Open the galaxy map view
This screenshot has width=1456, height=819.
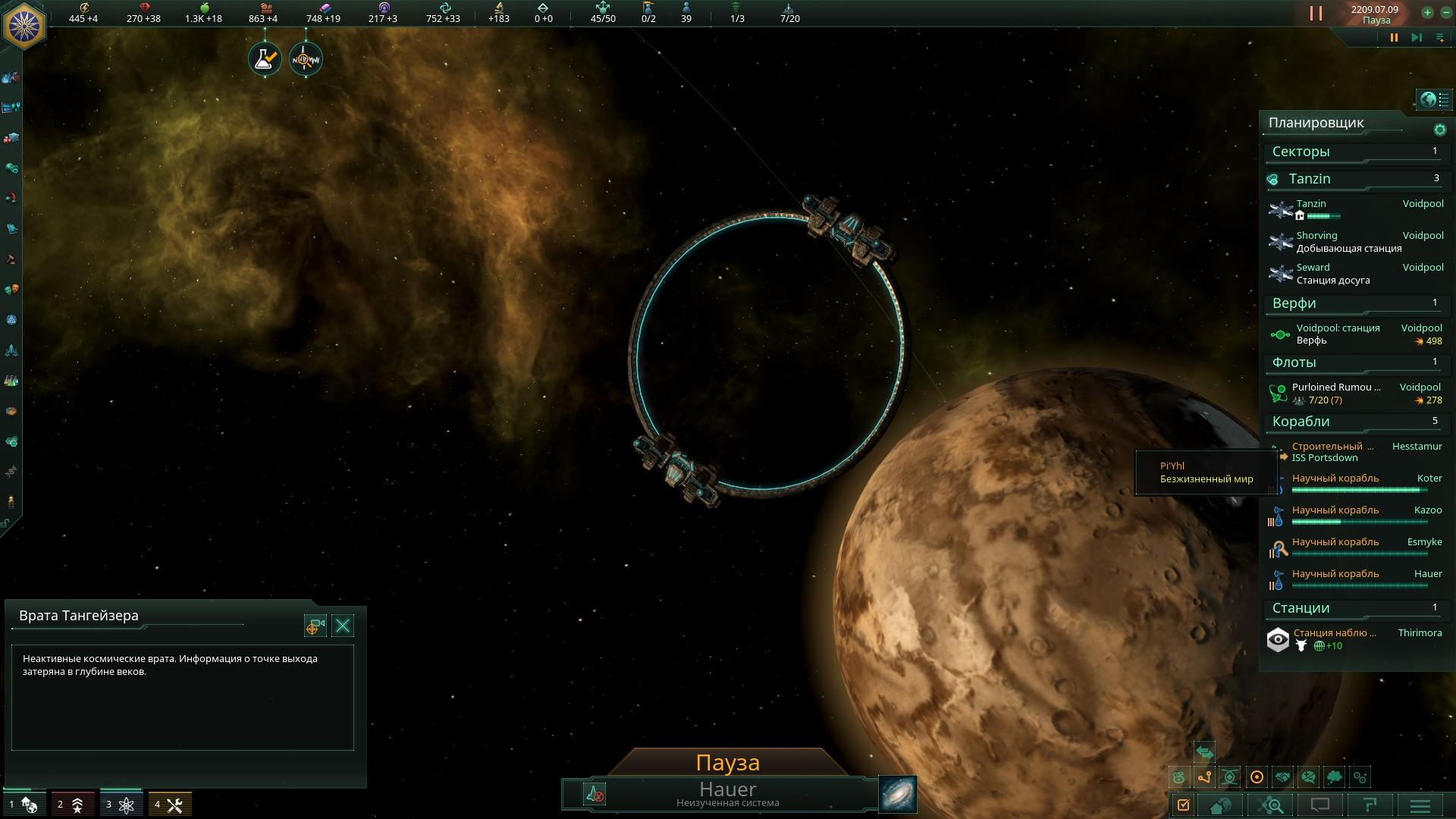[x=898, y=794]
